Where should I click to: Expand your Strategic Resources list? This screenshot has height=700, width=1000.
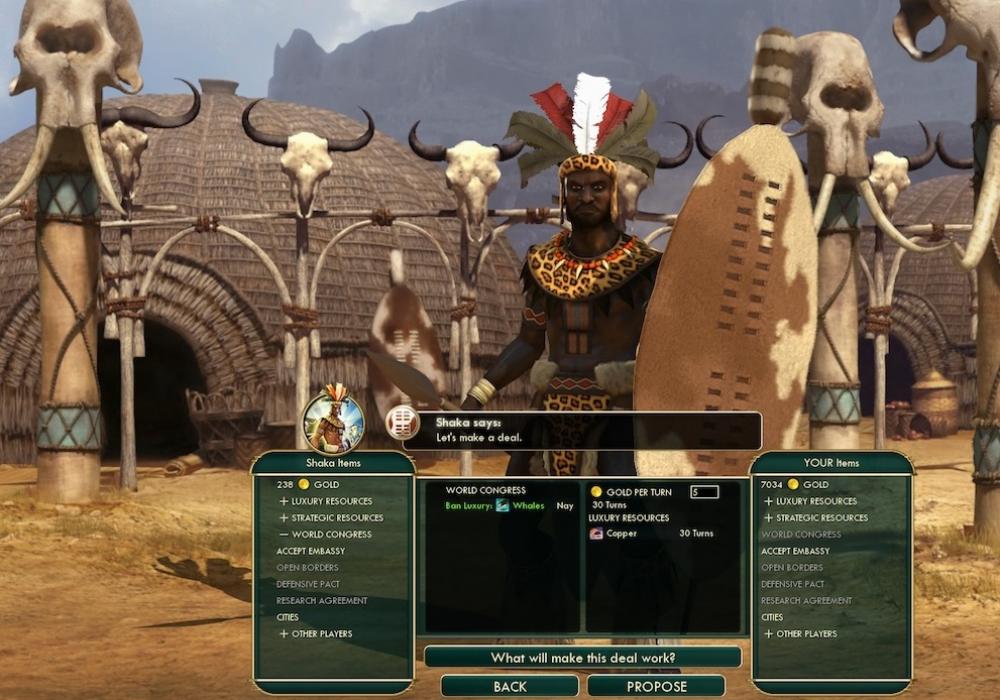click(x=815, y=518)
